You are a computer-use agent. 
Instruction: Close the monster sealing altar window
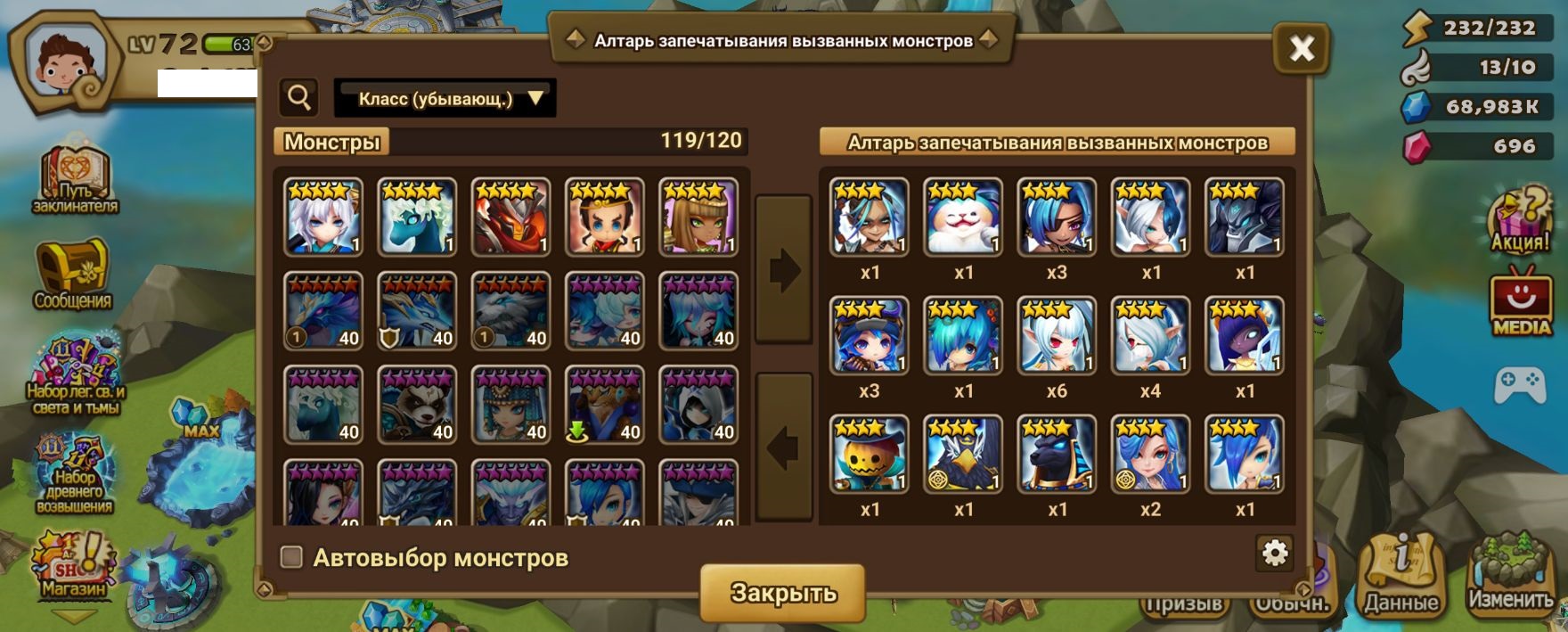tap(1302, 48)
